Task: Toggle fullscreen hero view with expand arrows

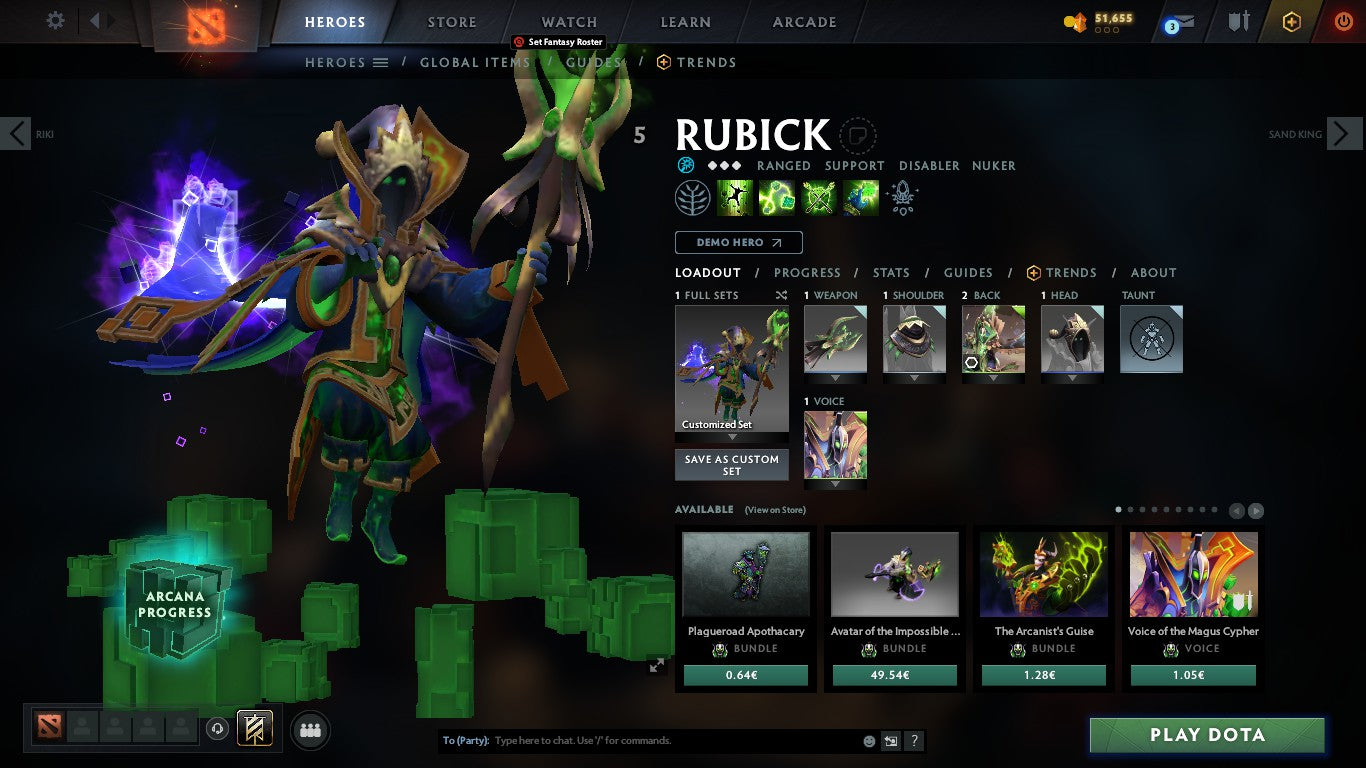Action: coord(657,663)
